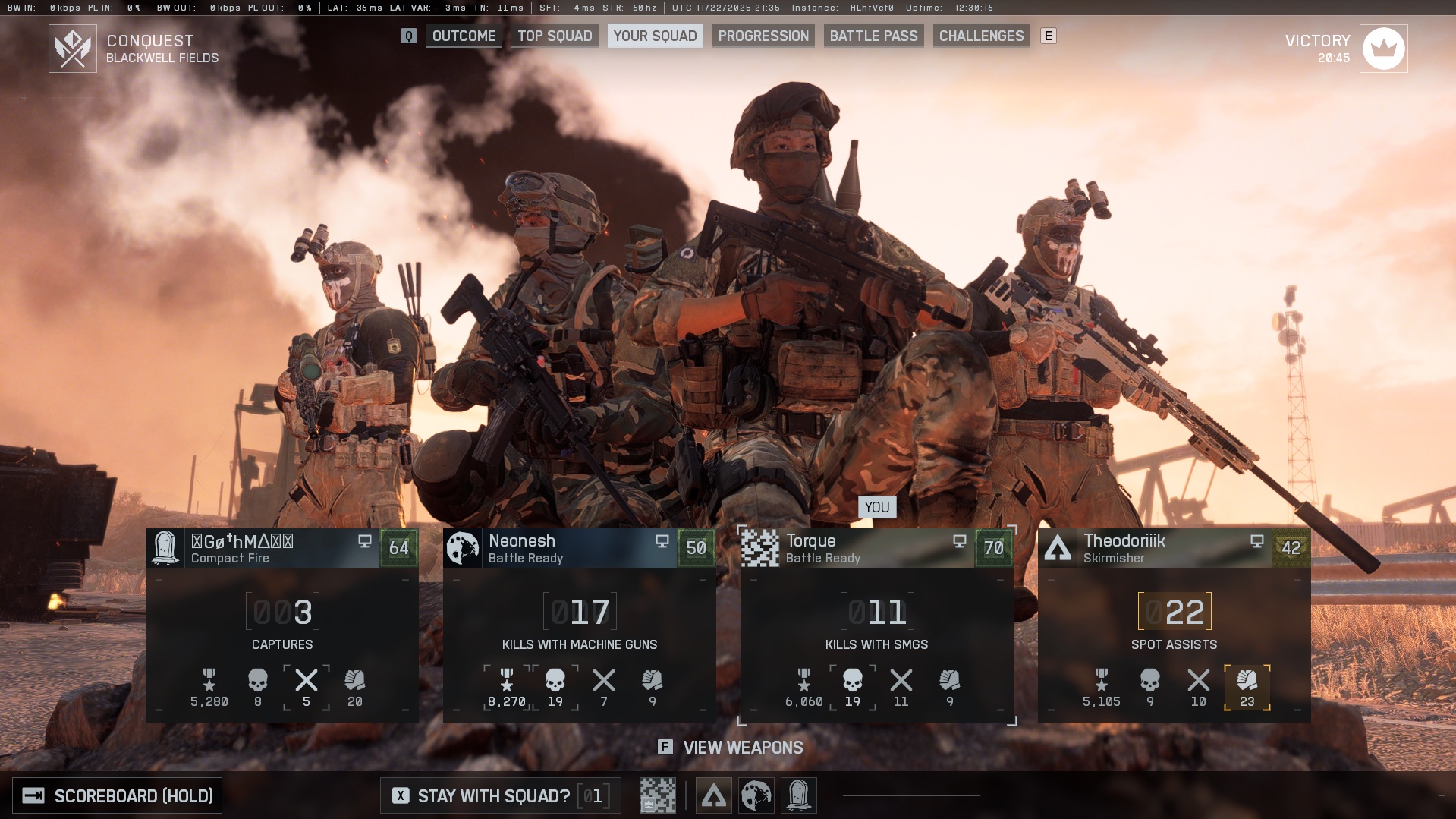Click the Victory crown icon

1383,49
